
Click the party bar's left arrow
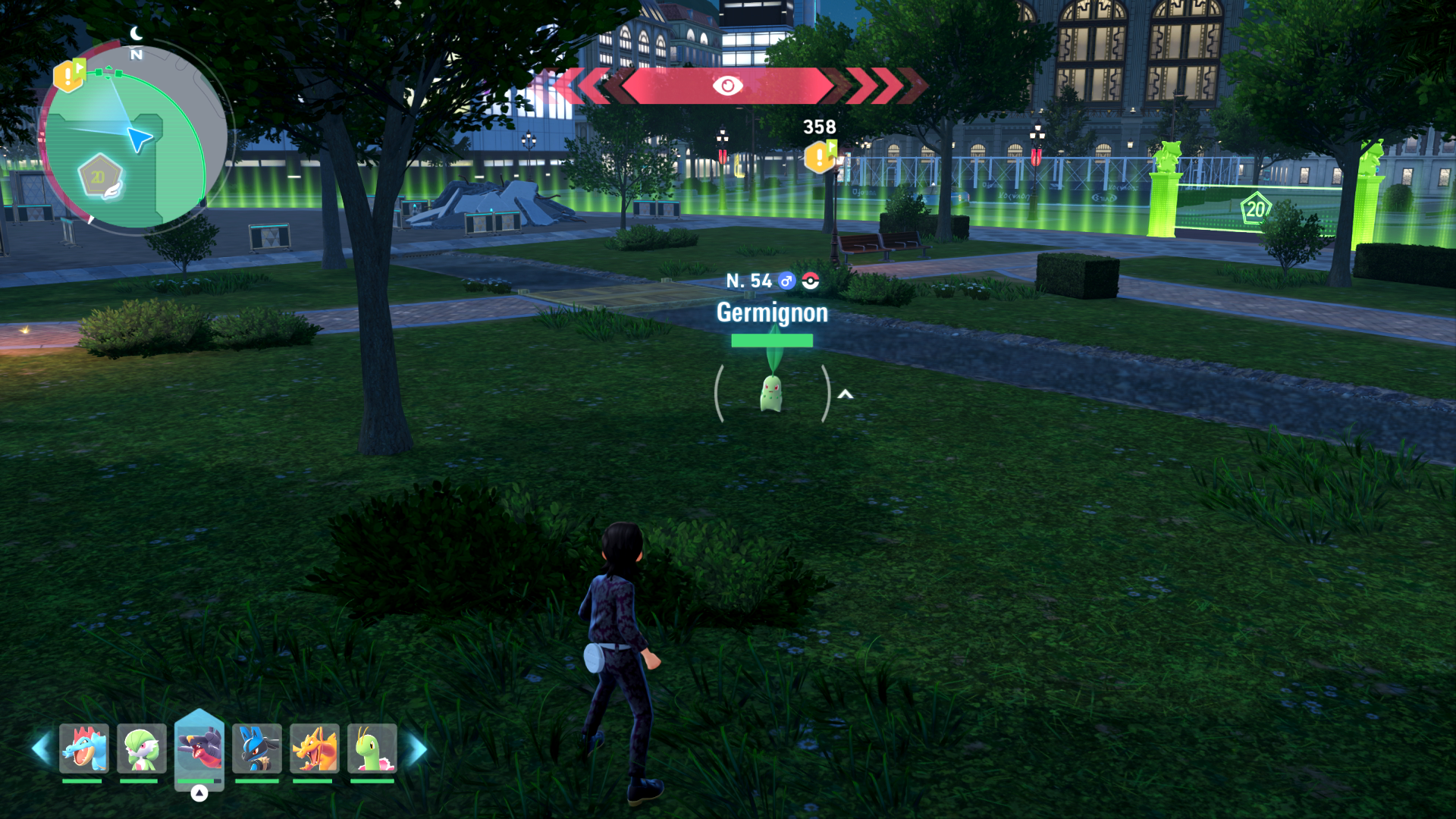click(x=42, y=748)
